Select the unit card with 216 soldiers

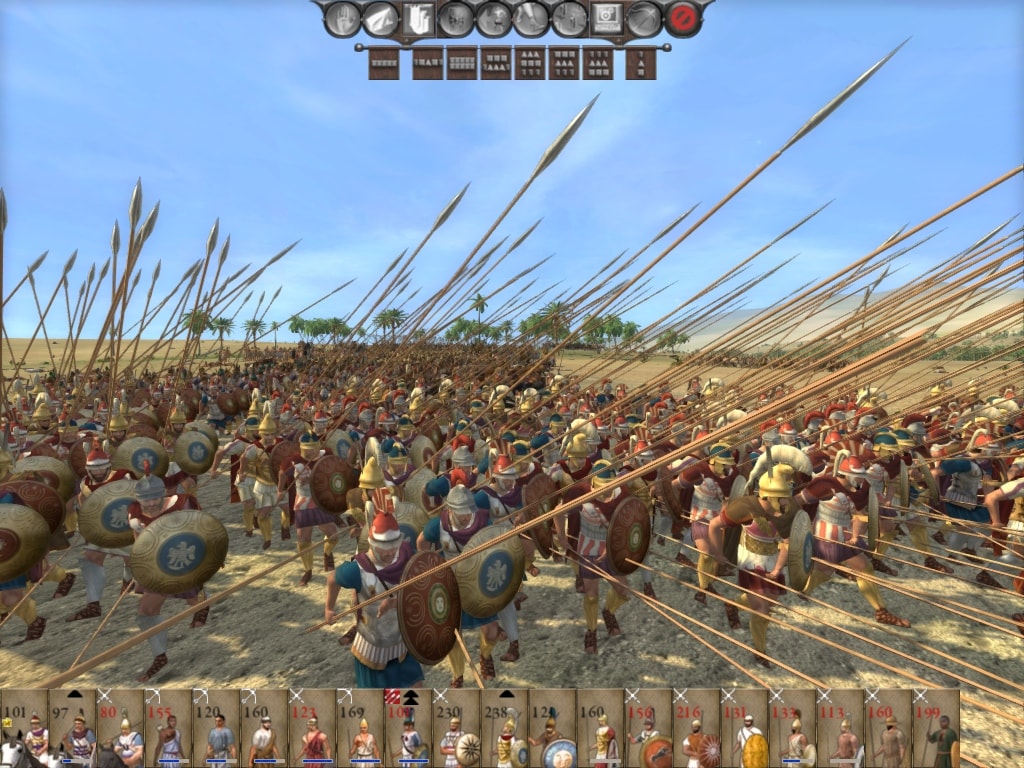[x=696, y=728]
